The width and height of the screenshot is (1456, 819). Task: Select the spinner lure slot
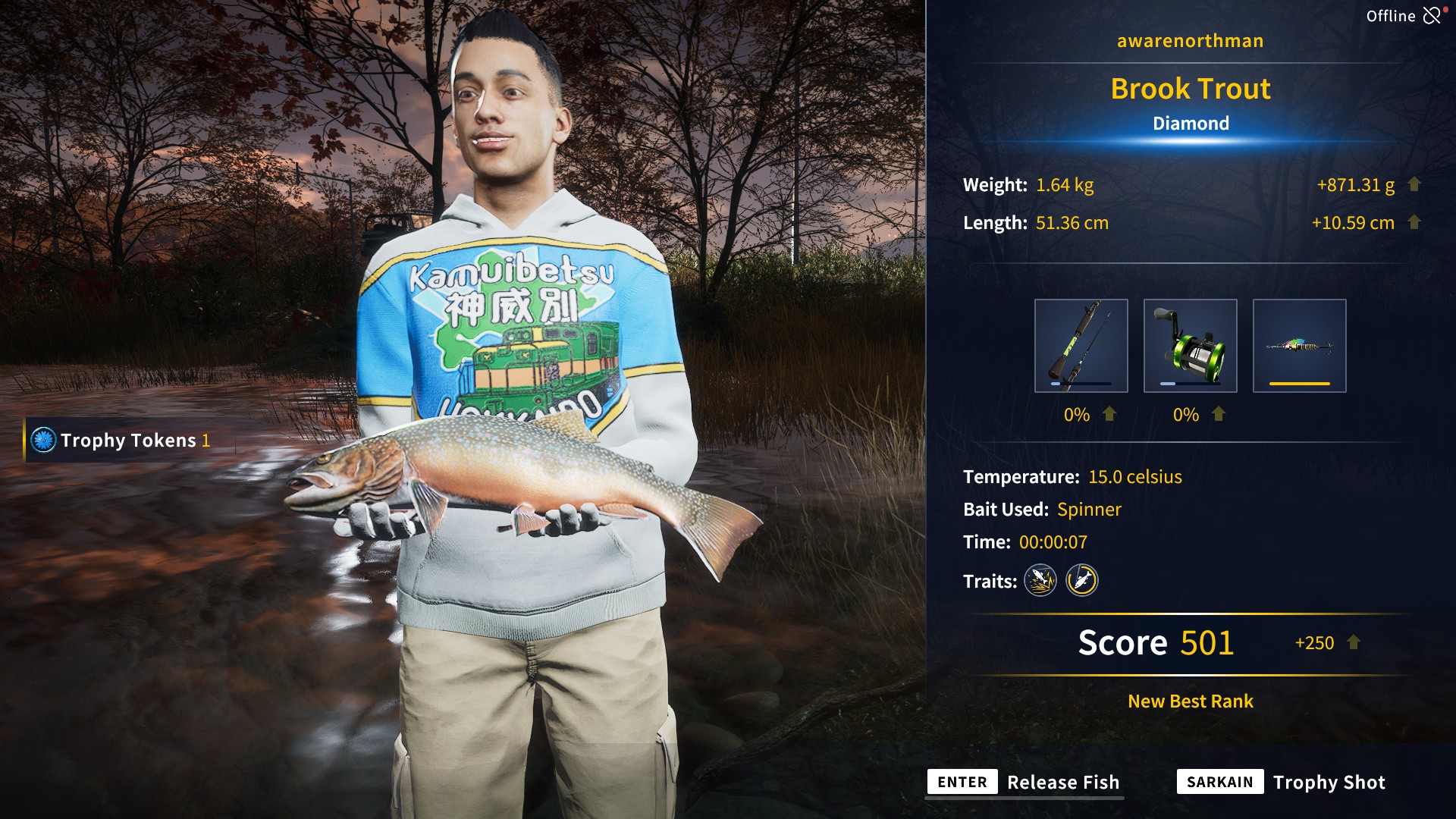click(x=1299, y=346)
